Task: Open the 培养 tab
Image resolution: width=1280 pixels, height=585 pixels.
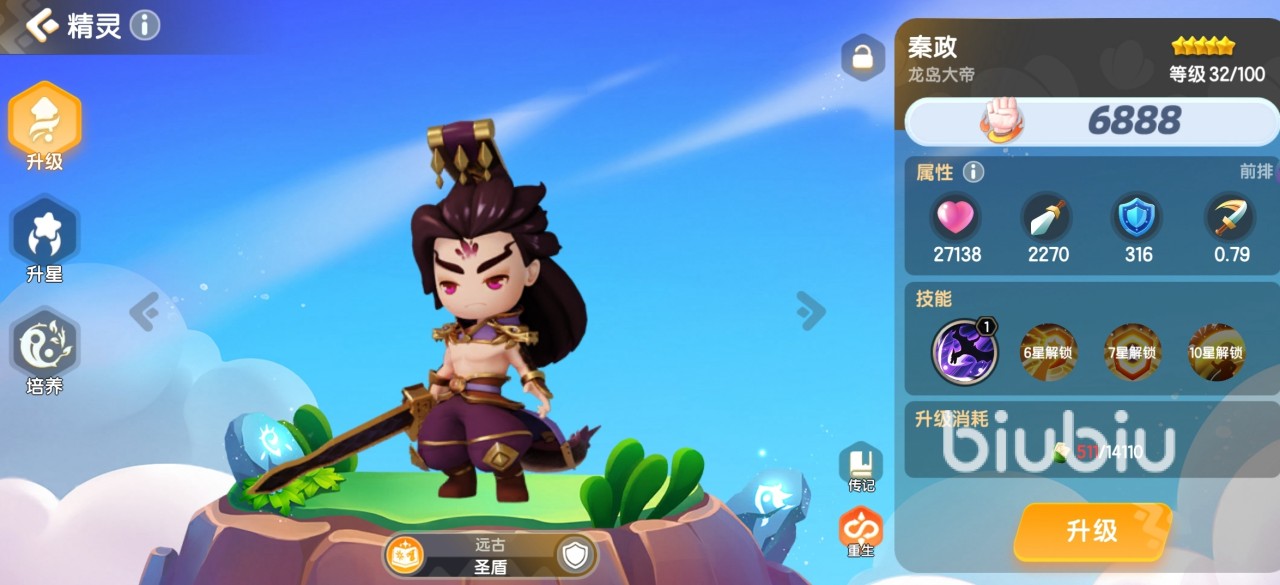Action: pos(45,352)
